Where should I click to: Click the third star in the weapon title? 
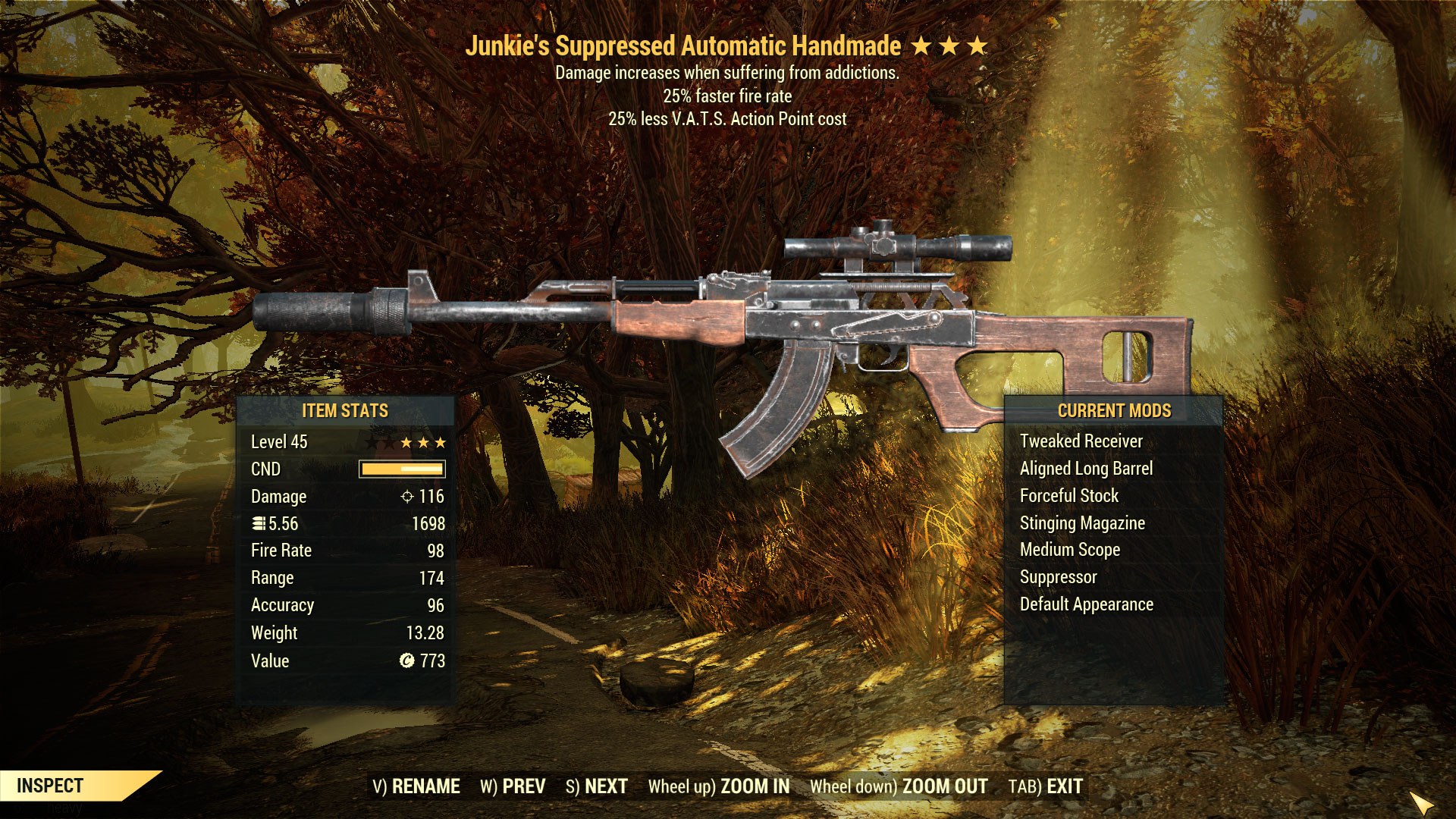977,45
